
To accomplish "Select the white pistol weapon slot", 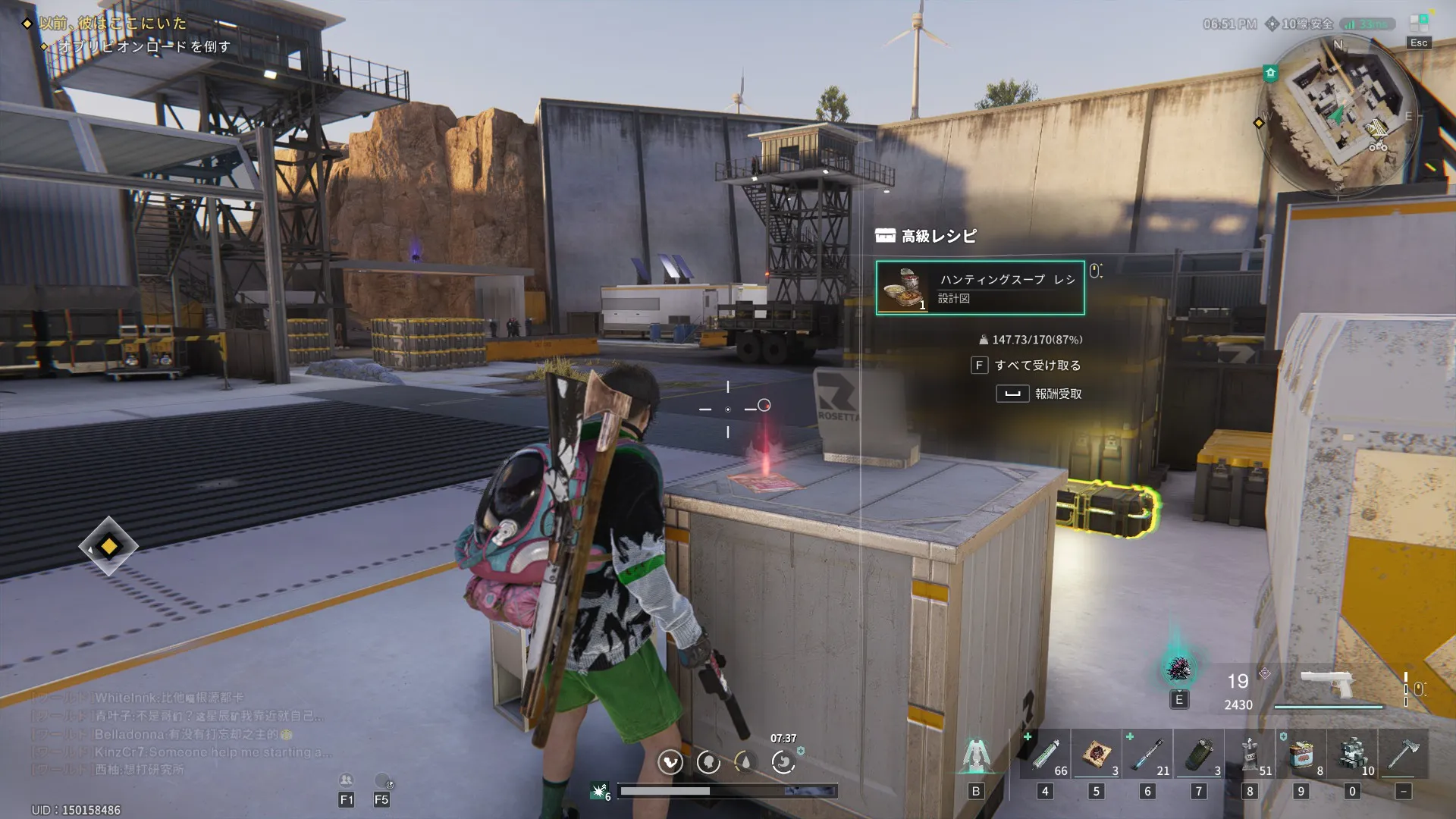I will tap(1327, 685).
